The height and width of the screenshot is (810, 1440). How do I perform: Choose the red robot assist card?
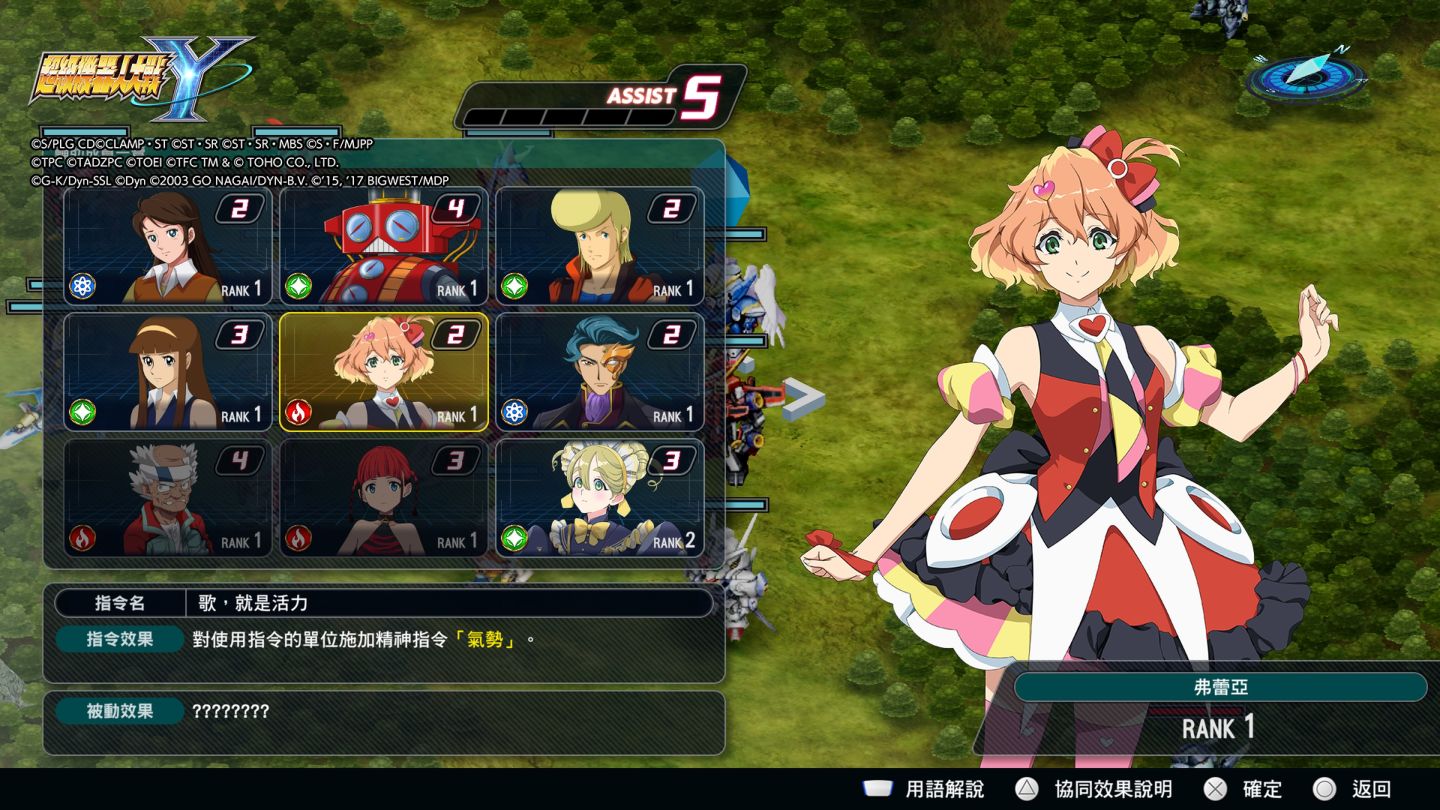[x=384, y=246]
